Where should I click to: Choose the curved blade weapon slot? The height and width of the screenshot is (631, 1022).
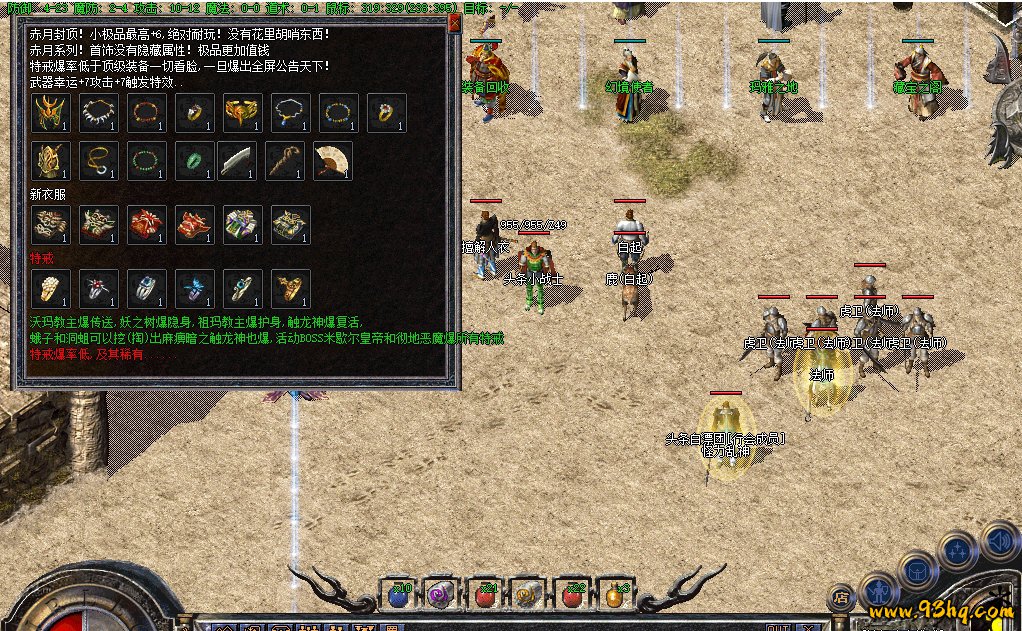pos(238,161)
